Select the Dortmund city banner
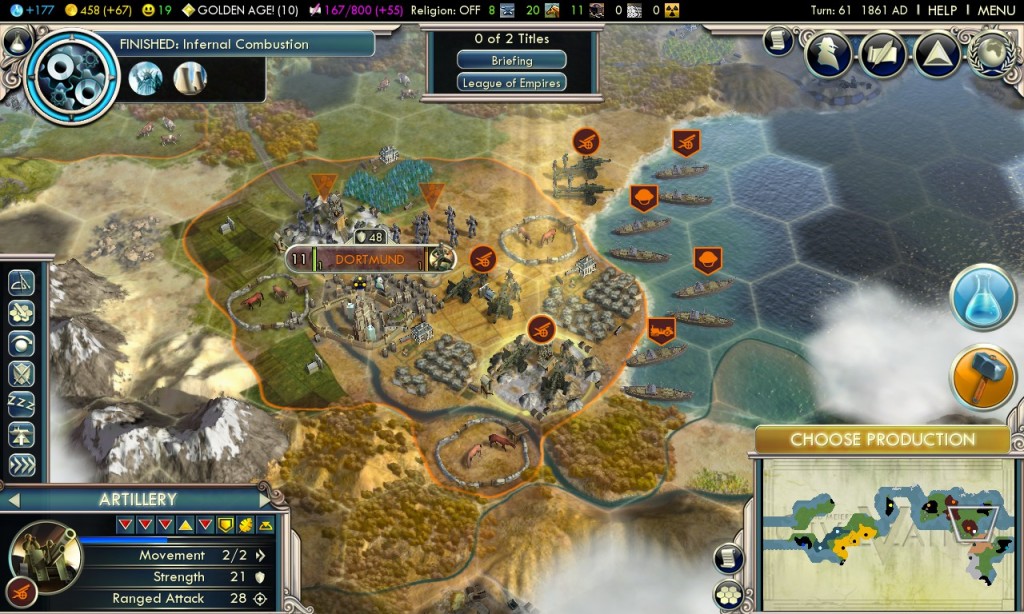The height and width of the screenshot is (614, 1024). pos(370,260)
